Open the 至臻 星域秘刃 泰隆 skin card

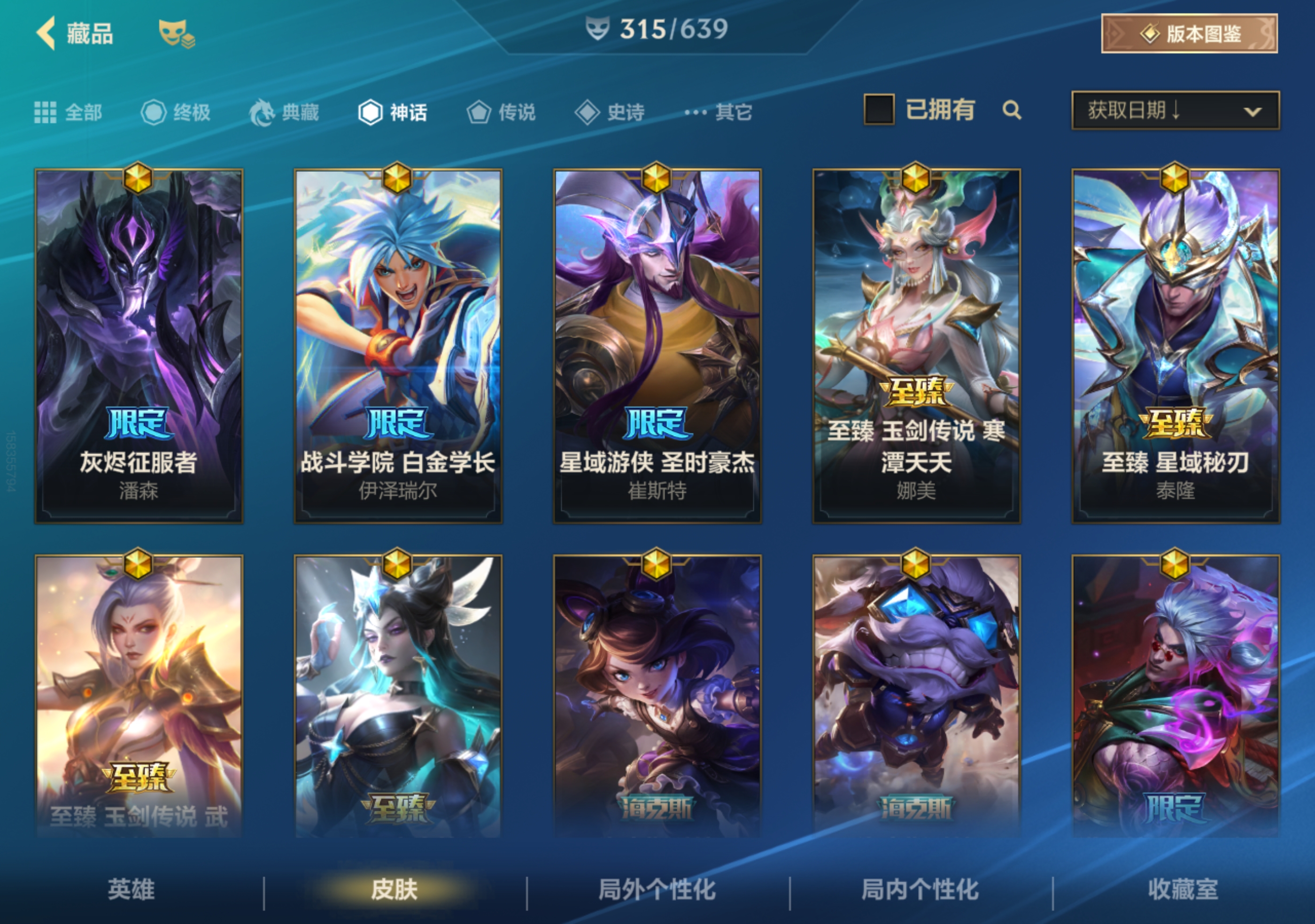tap(1175, 346)
